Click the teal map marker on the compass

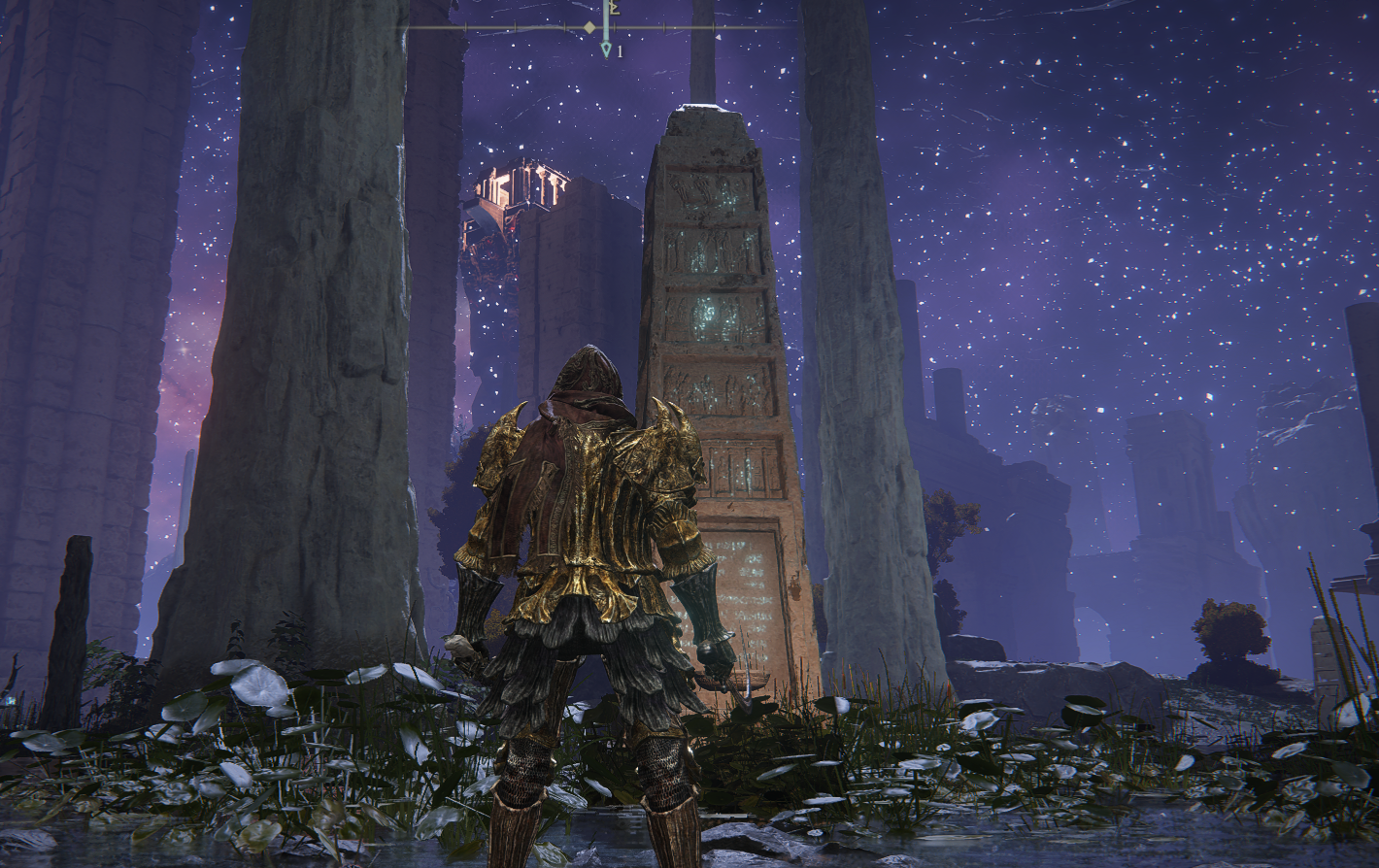[x=607, y=48]
